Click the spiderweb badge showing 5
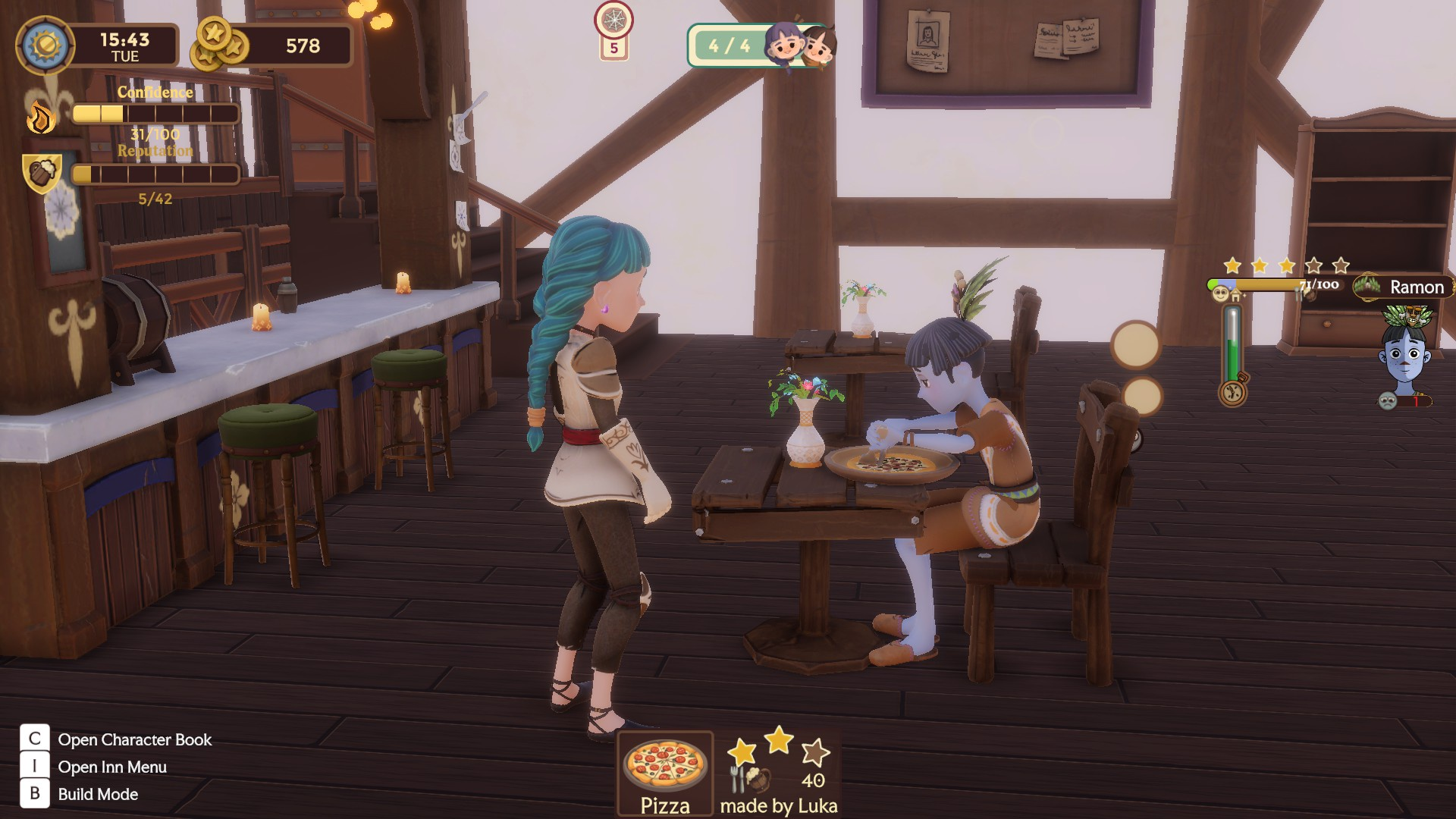The image size is (1456, 819). click(x=613, y=30)
